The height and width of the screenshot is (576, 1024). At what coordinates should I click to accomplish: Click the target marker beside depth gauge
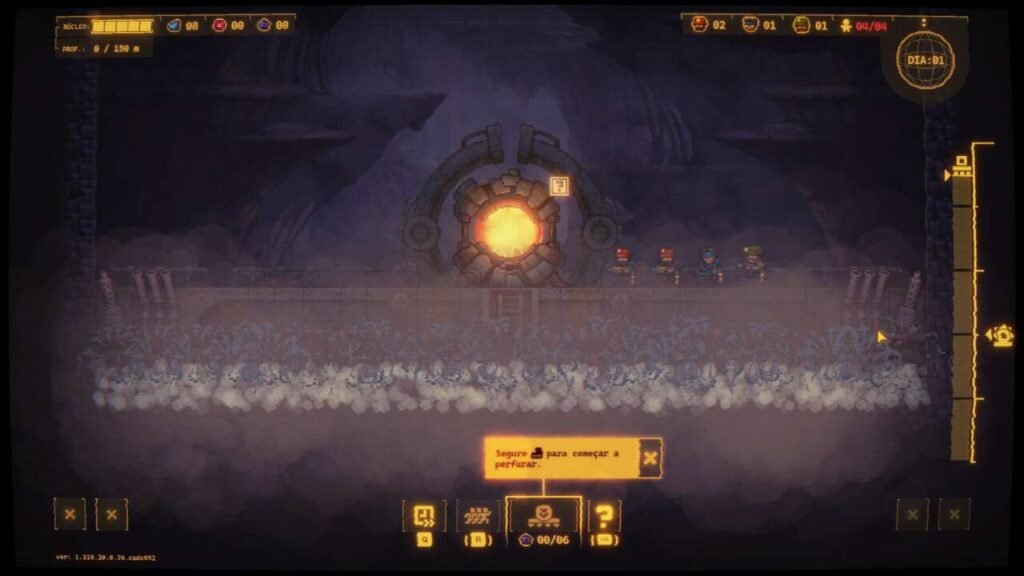coord(1000,336)
